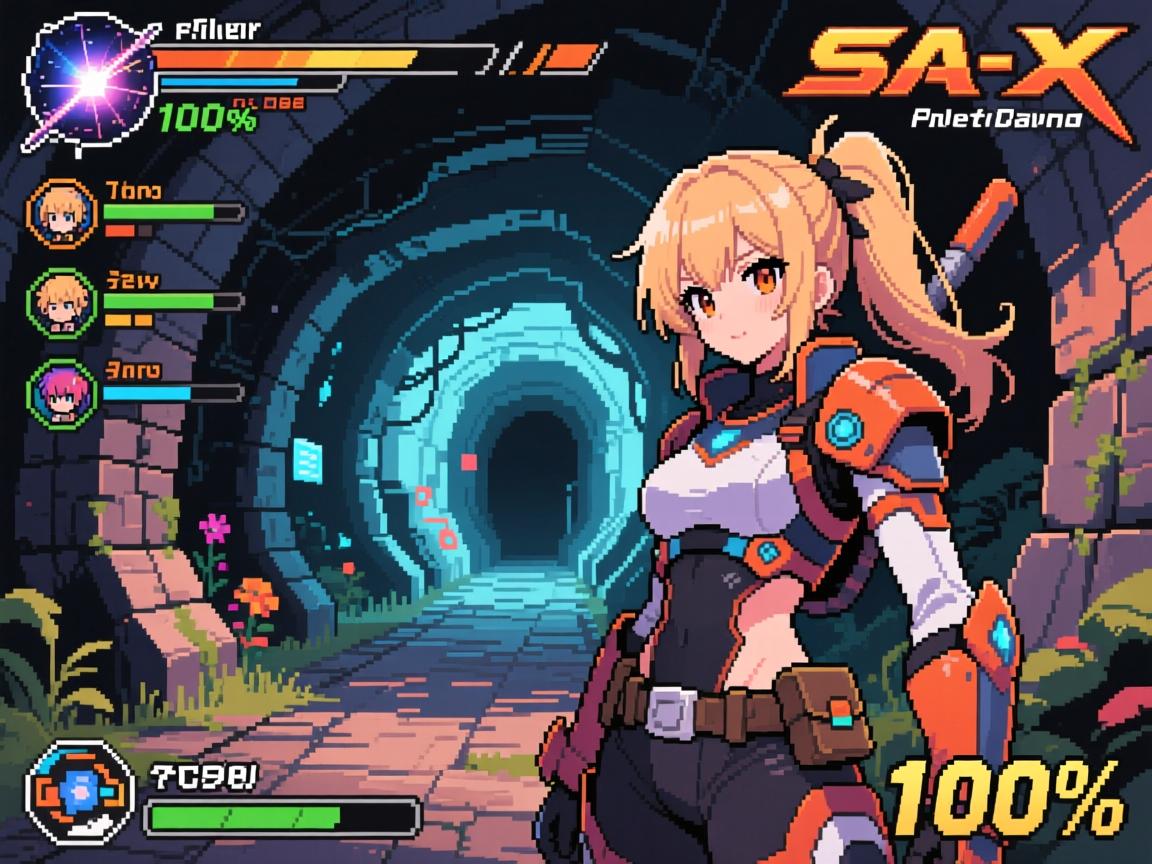This screenshot has width=1152, height=864.
Task: Select the party member with orange-ringed portrait
Action: [x=58, y=212]
